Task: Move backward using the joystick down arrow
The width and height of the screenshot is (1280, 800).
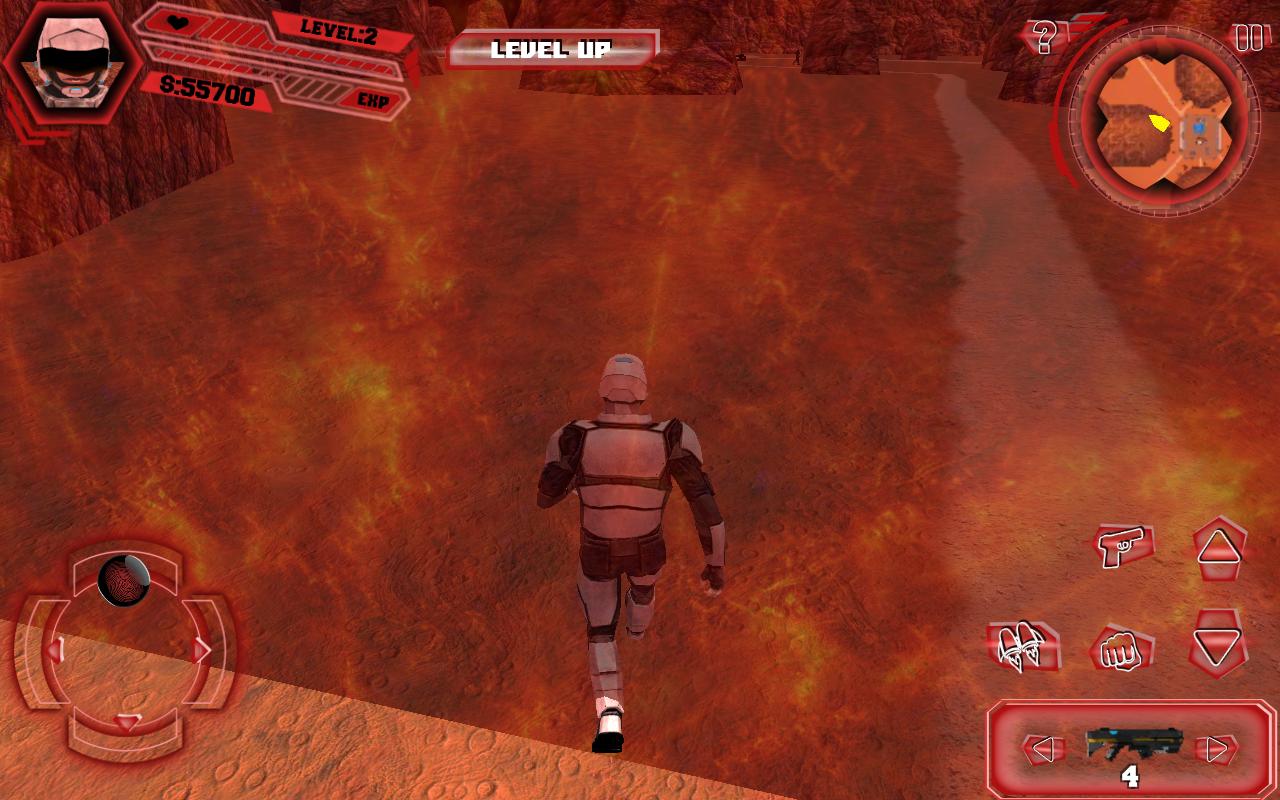Action: (x=127, y=722)
